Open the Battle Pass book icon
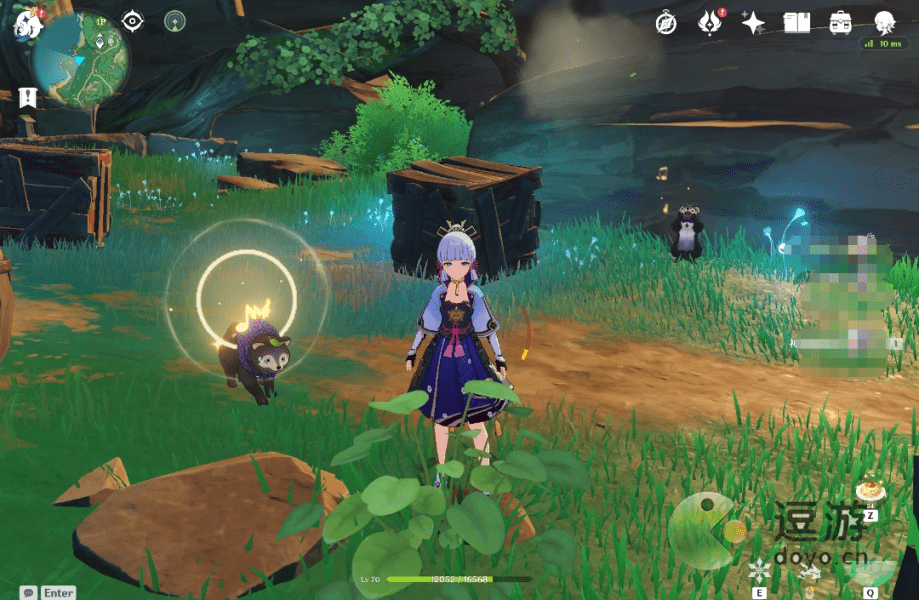919x600 pixels. tap(797, 22)
